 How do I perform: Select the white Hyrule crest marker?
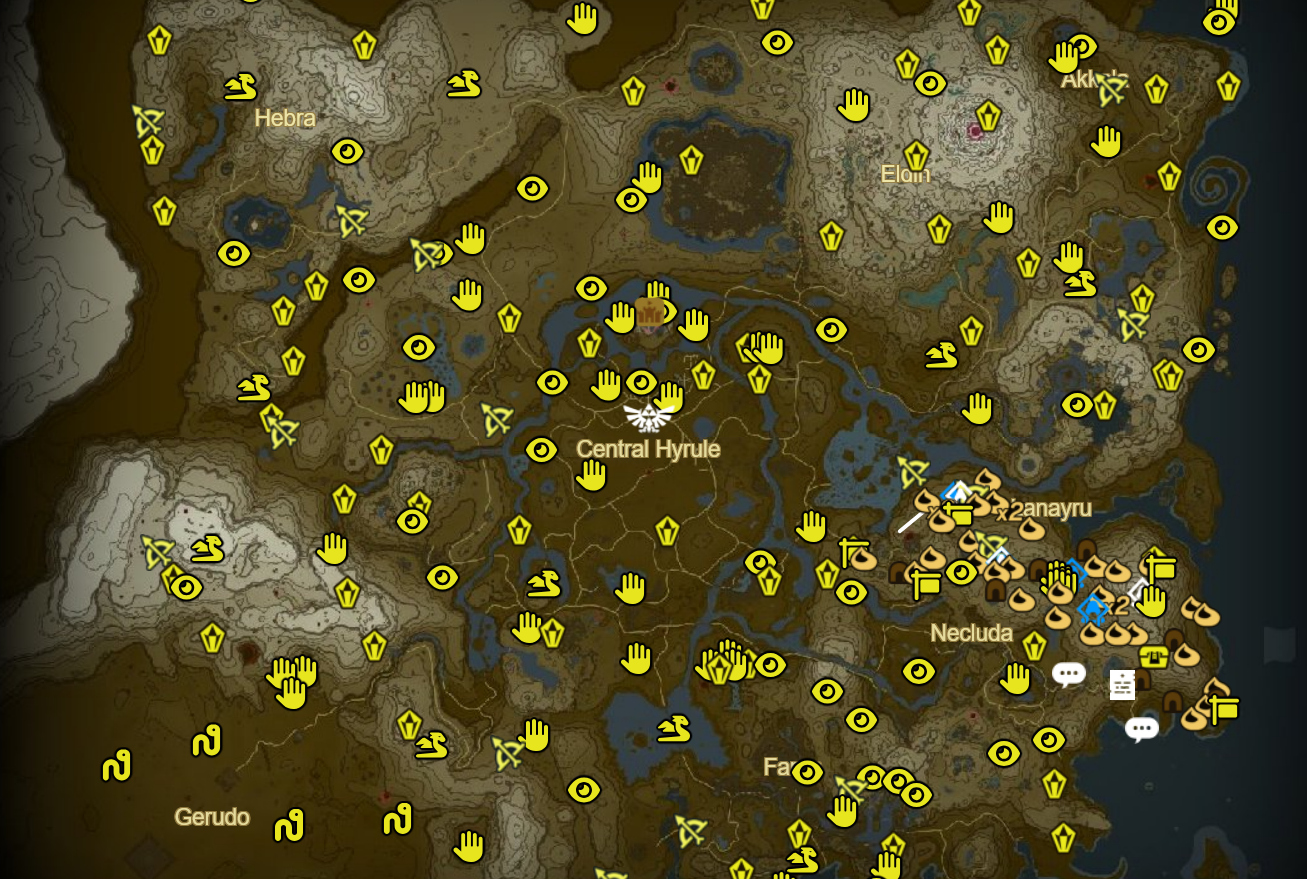[x=648, y=416]
